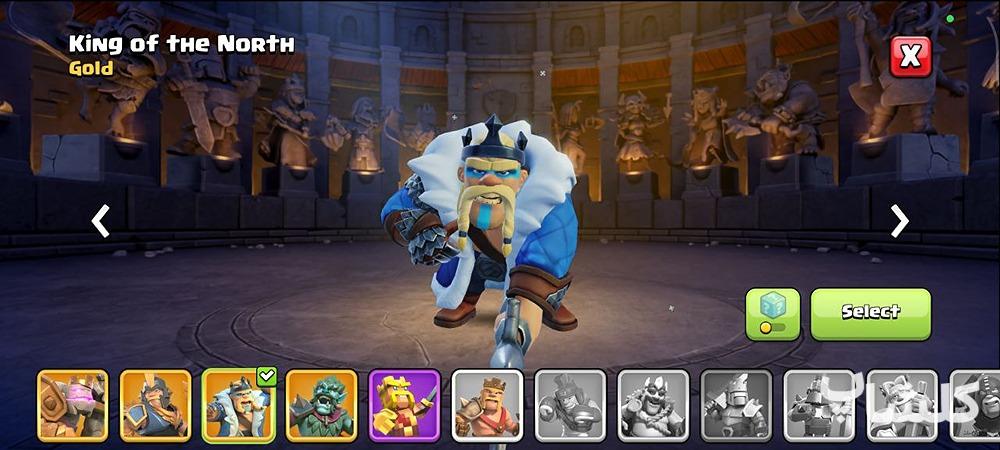This screenshot has width=1000, height=450.
Task: Click the green Select button
Action: [x=870, y=314]
